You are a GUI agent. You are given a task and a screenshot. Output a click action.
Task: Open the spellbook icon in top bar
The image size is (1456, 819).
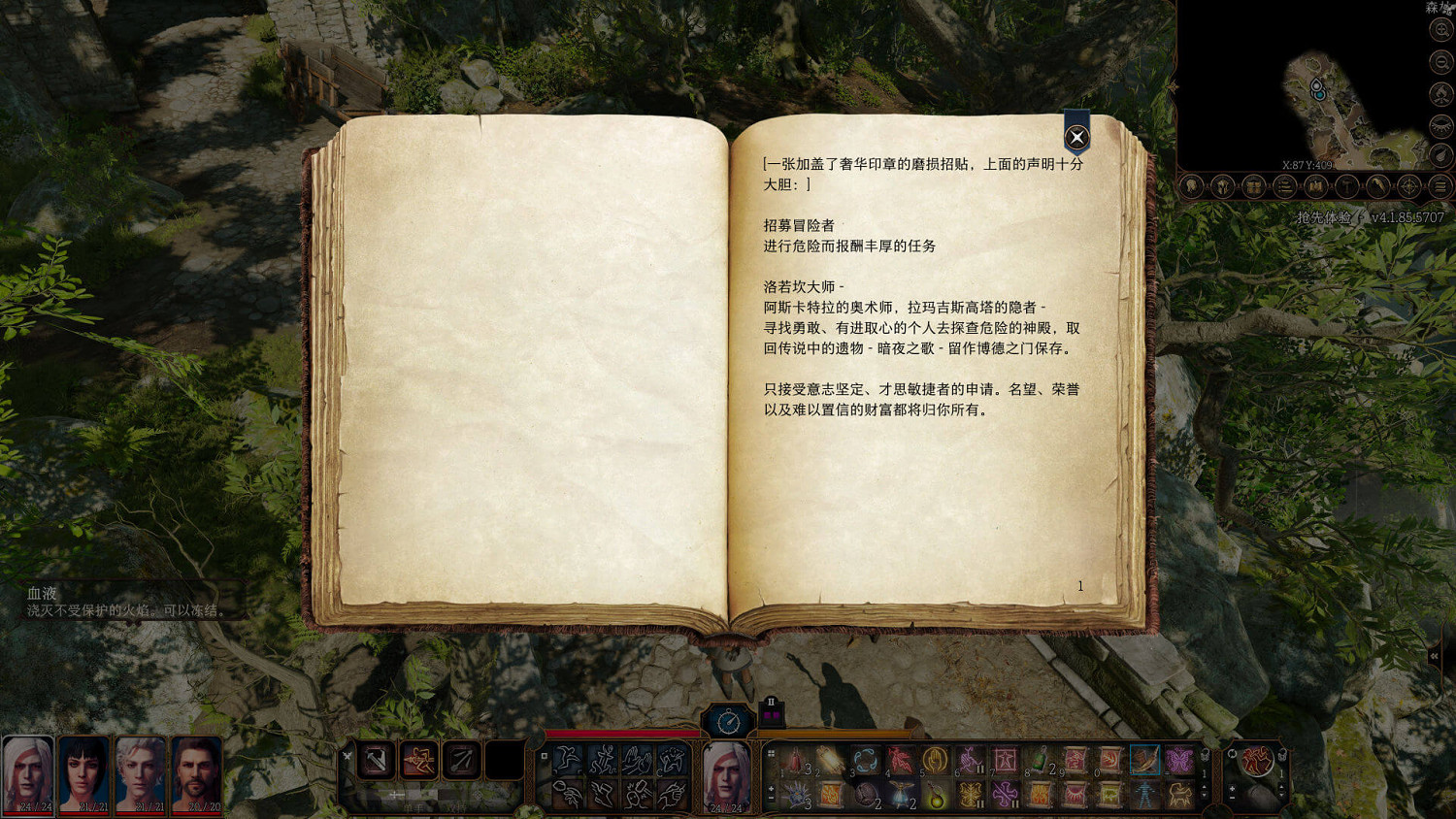[1316, 187]
